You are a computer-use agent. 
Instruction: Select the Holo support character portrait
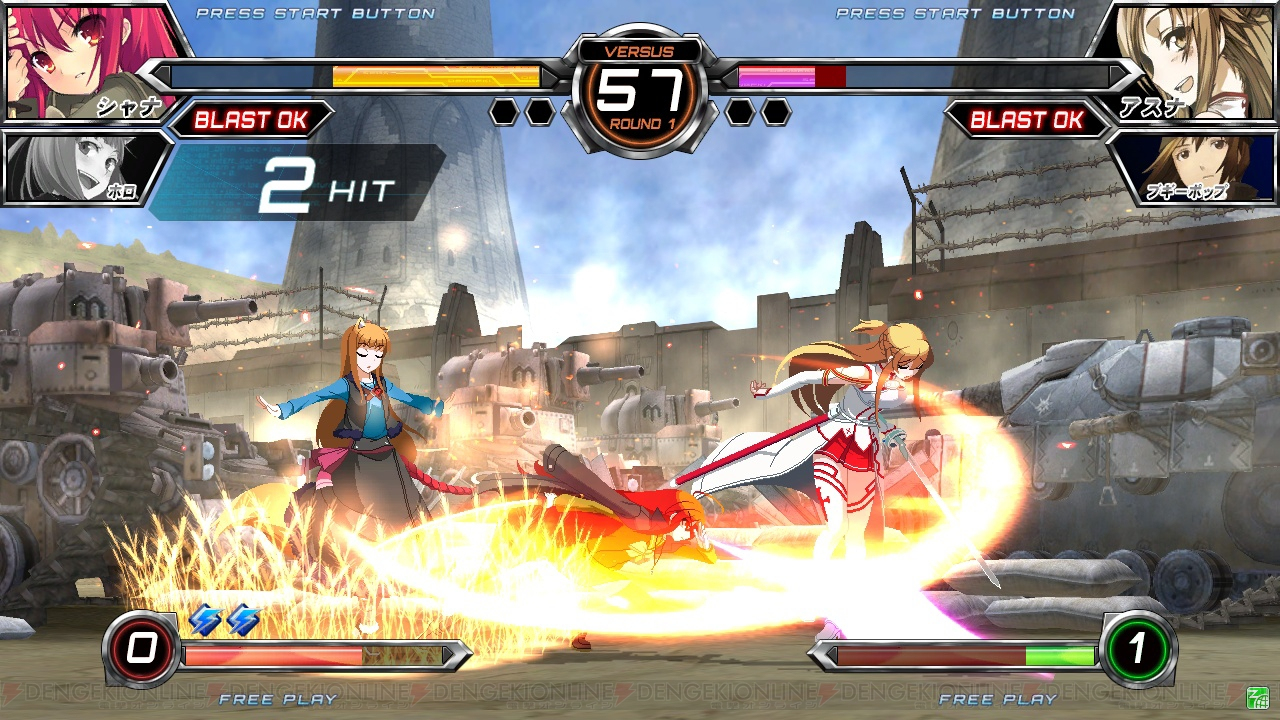(x=80, y=168)
